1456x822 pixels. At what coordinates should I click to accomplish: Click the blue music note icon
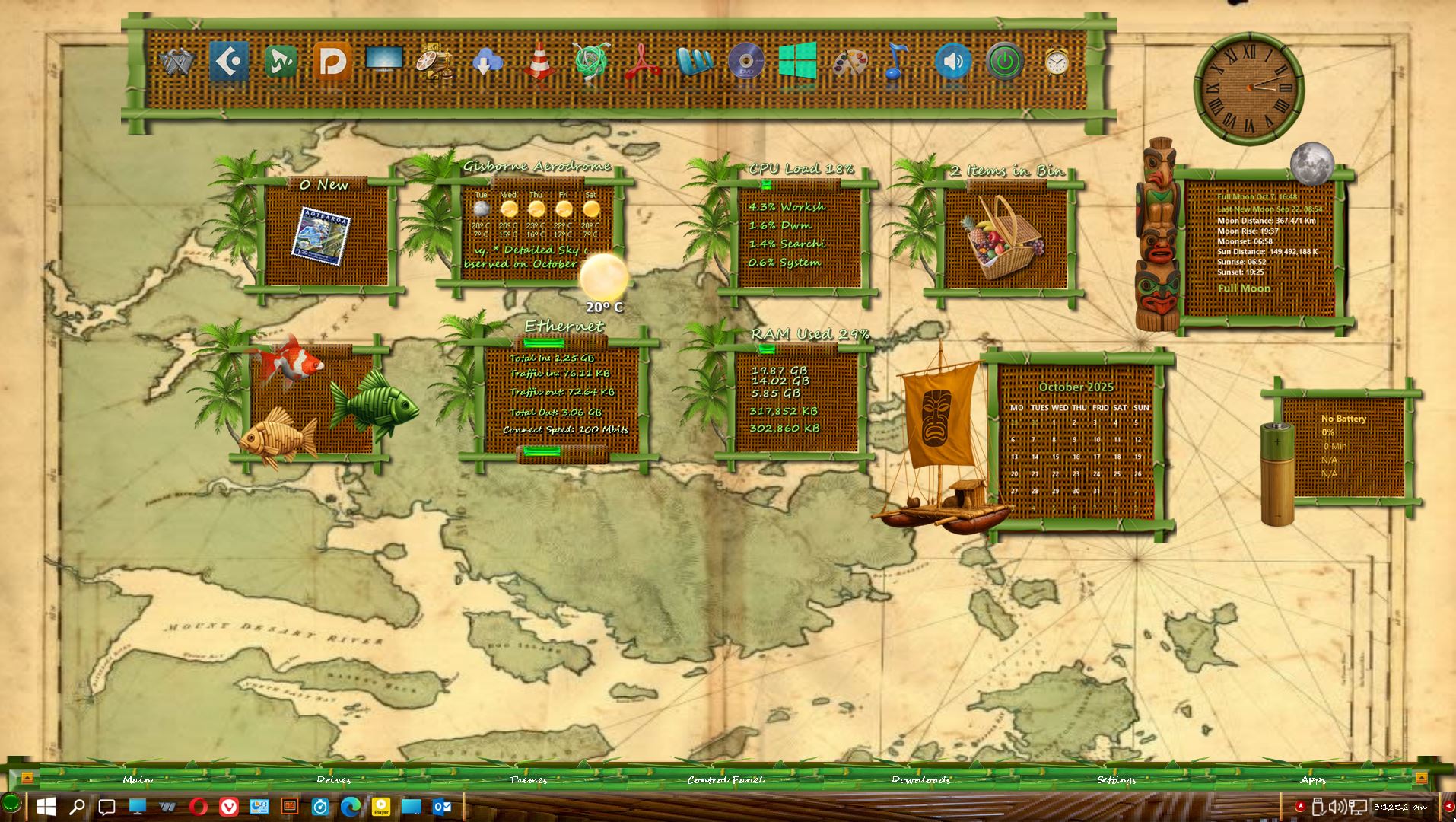coord(898,62)
